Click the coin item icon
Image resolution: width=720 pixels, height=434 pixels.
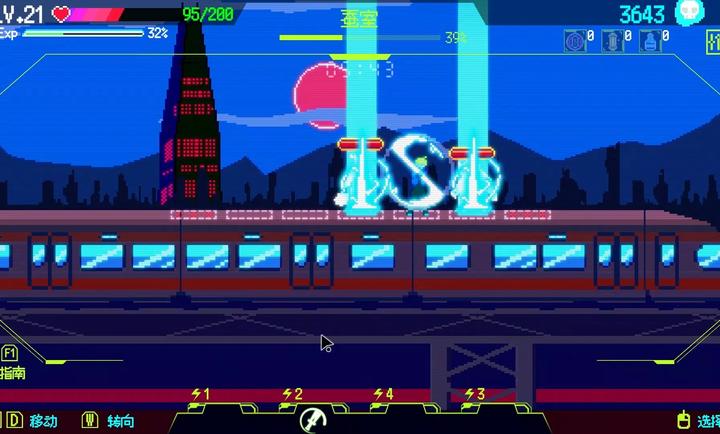pyautogui.click(x=574, y=41)
